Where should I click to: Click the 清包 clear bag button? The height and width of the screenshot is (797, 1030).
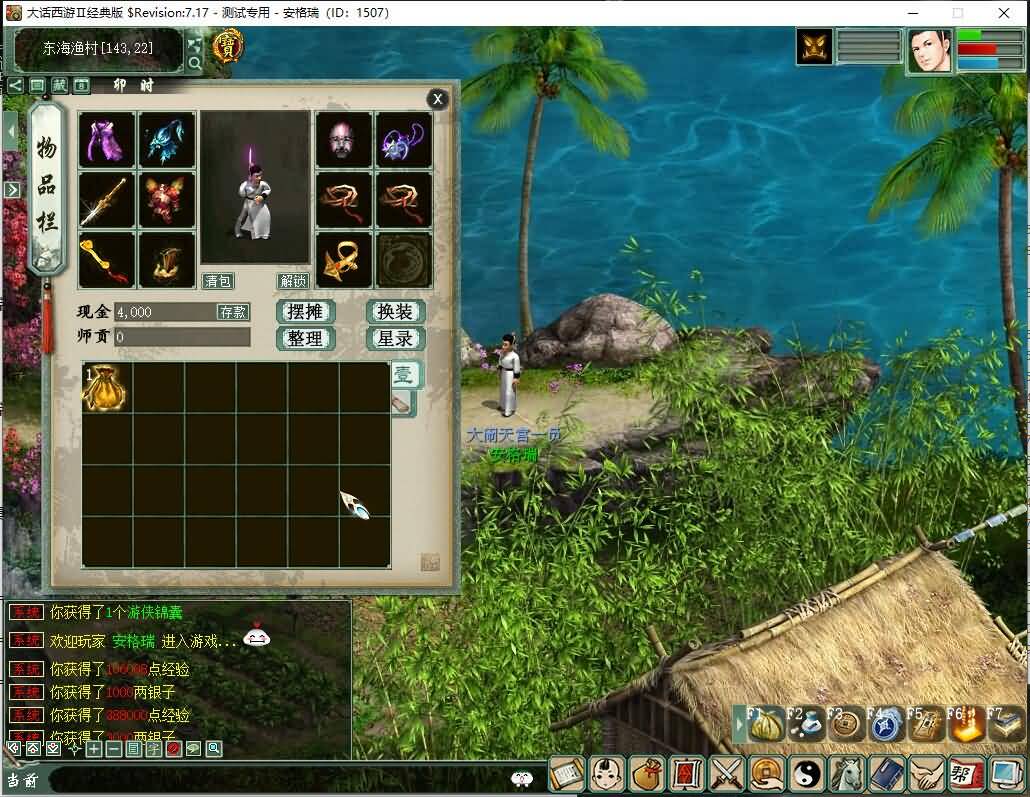click(x=217, y=281)
